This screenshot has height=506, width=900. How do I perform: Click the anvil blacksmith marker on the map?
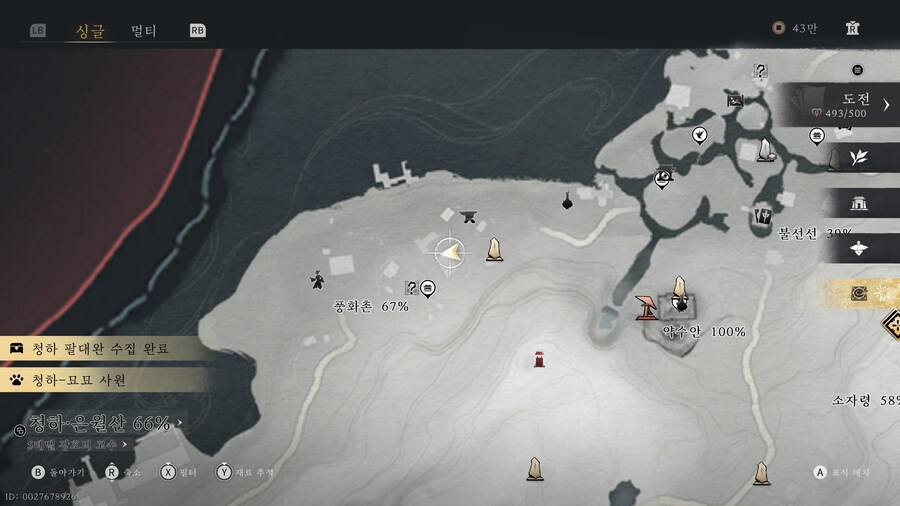pos(467,215)
